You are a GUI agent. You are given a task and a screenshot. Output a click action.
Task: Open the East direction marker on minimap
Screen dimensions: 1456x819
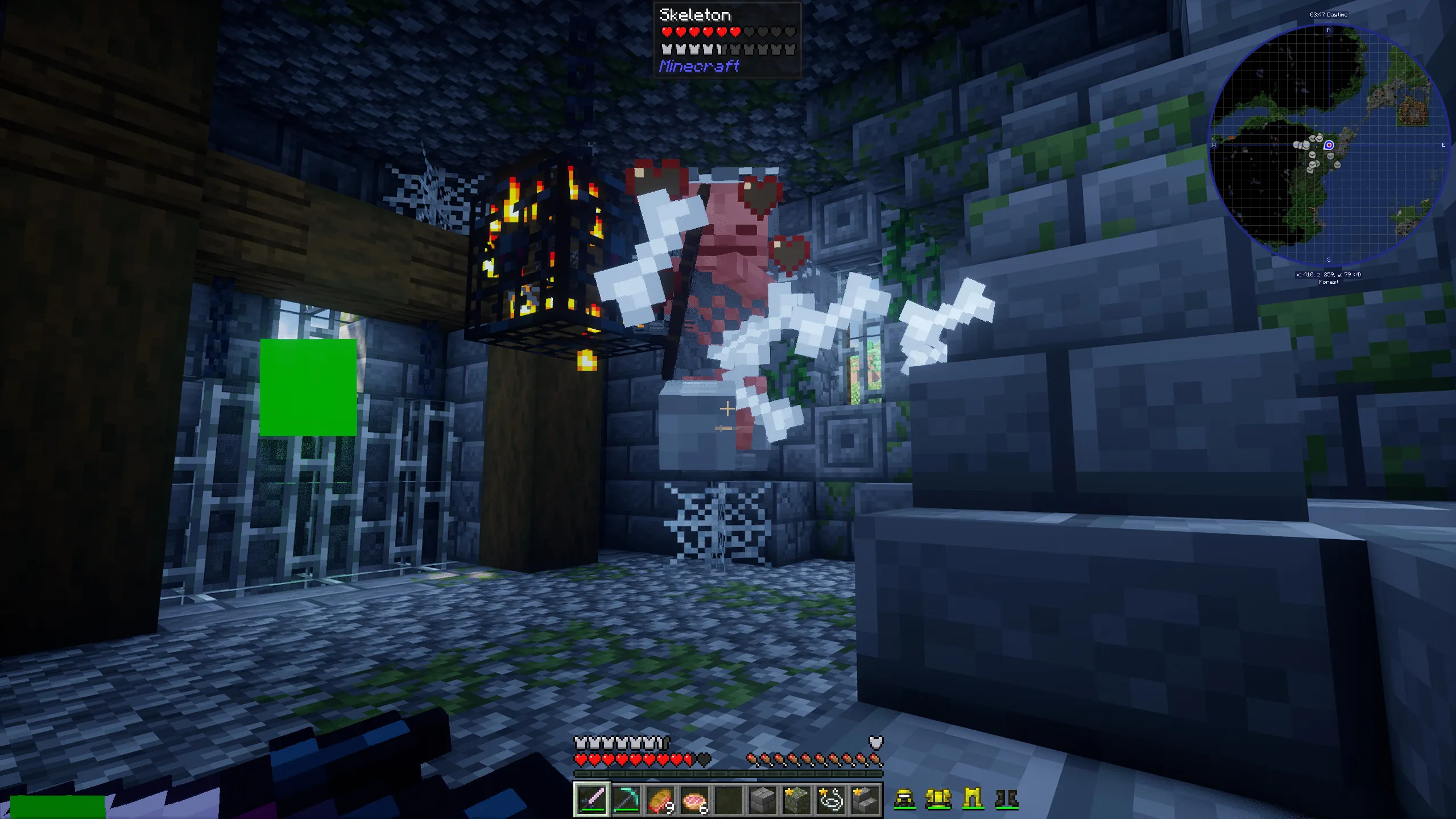point(1443,146)
